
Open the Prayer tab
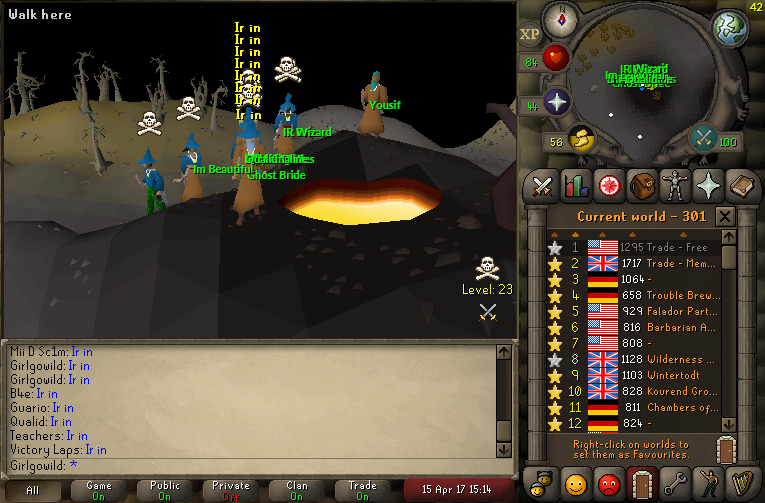coord(707,185)
